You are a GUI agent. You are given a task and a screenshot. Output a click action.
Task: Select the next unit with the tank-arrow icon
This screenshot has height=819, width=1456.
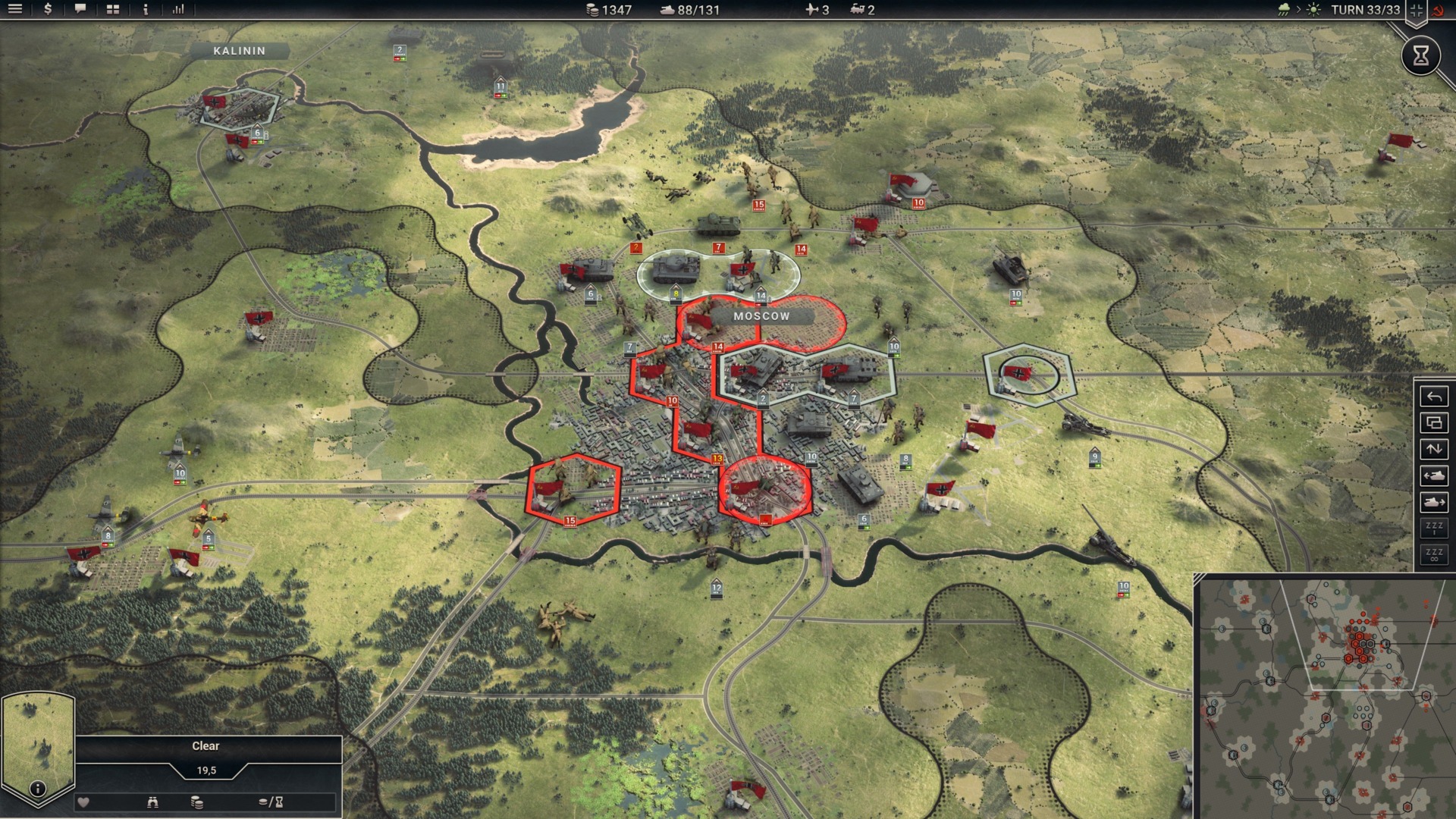(1433, 499)
